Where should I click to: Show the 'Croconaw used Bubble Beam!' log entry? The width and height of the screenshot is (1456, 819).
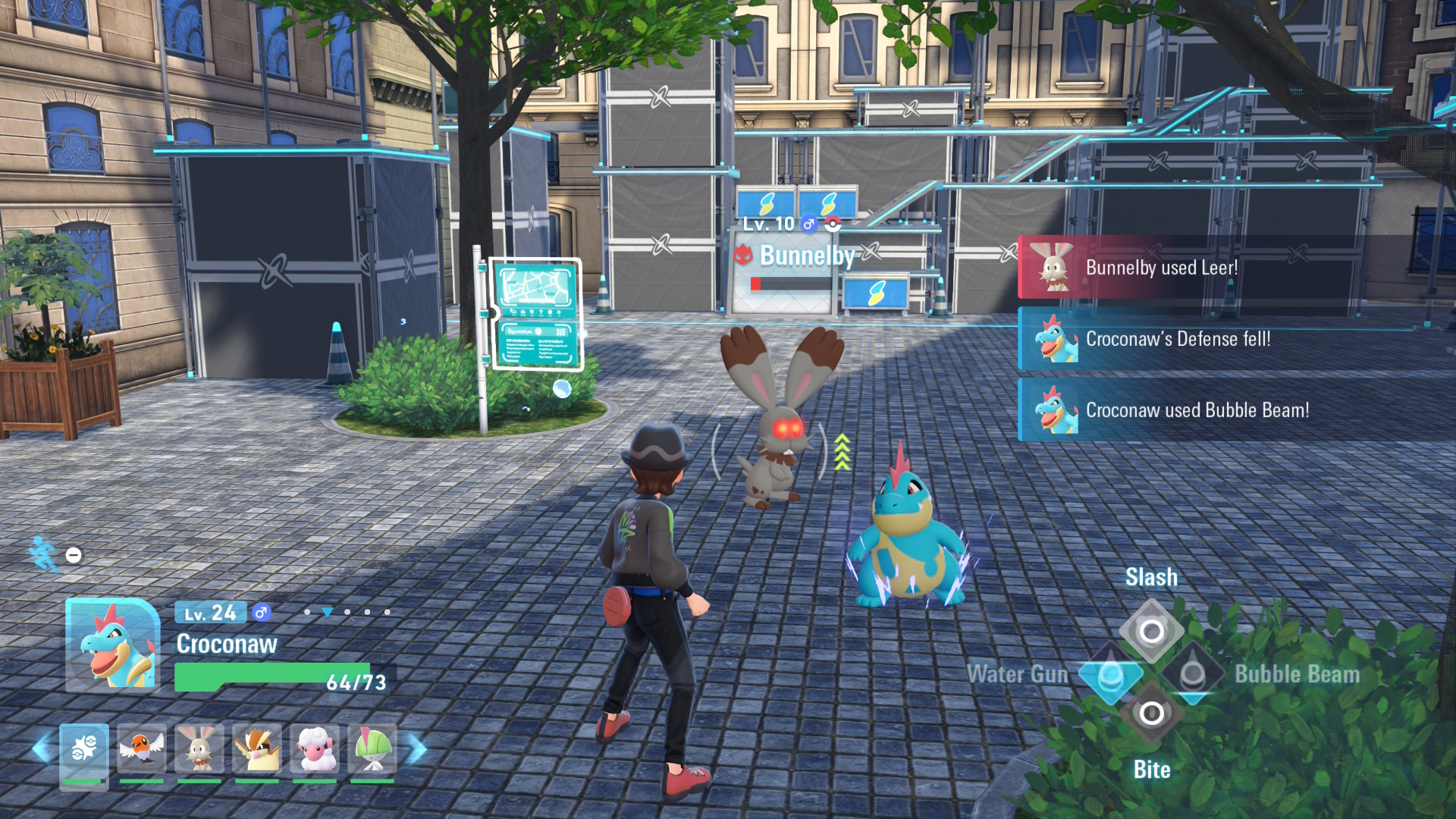[1236, 410]
